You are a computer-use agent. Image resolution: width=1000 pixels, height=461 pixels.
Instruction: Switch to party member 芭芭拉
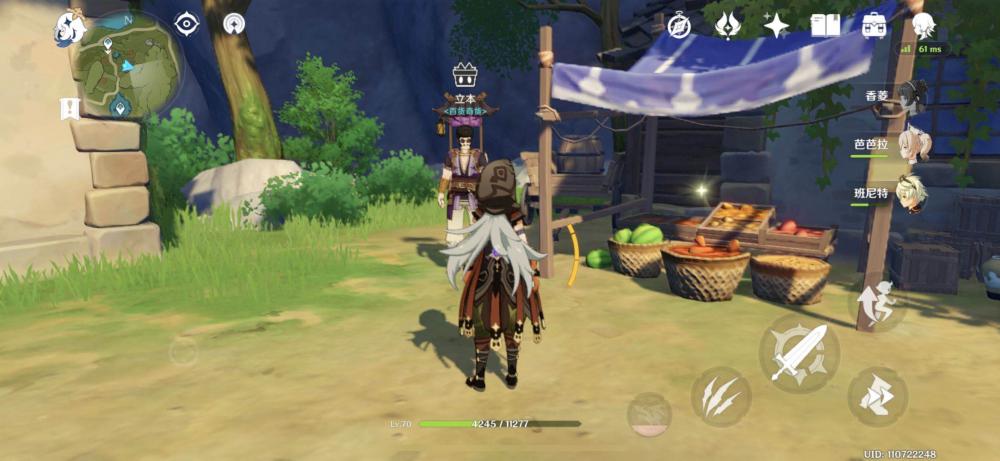pos(913,145)
